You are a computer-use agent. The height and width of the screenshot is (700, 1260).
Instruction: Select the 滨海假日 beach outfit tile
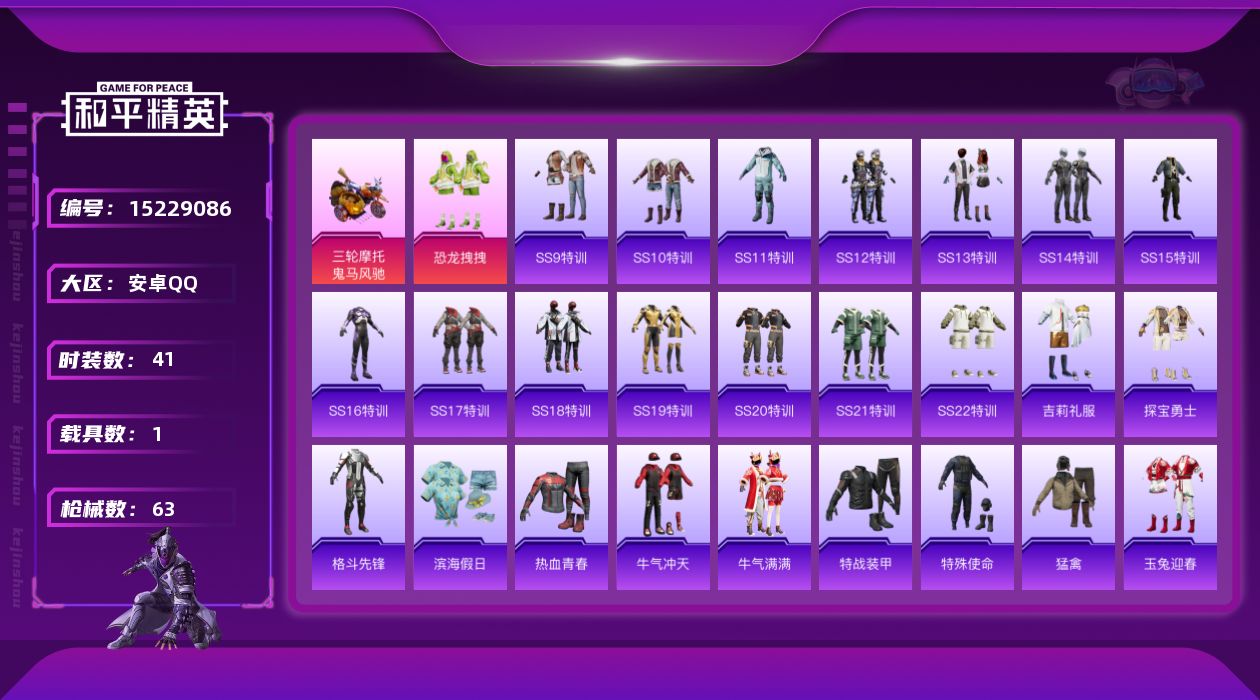click(x=460, y=517)
